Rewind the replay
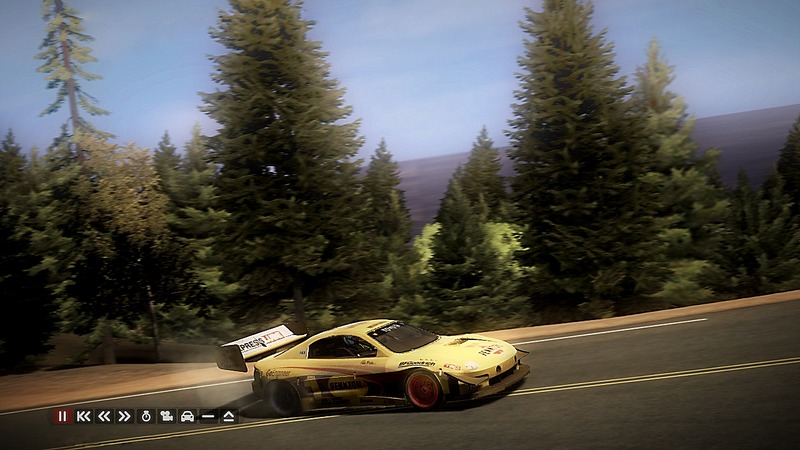The width and height of the screenshot is (800, 450). (x=104, y=416)
